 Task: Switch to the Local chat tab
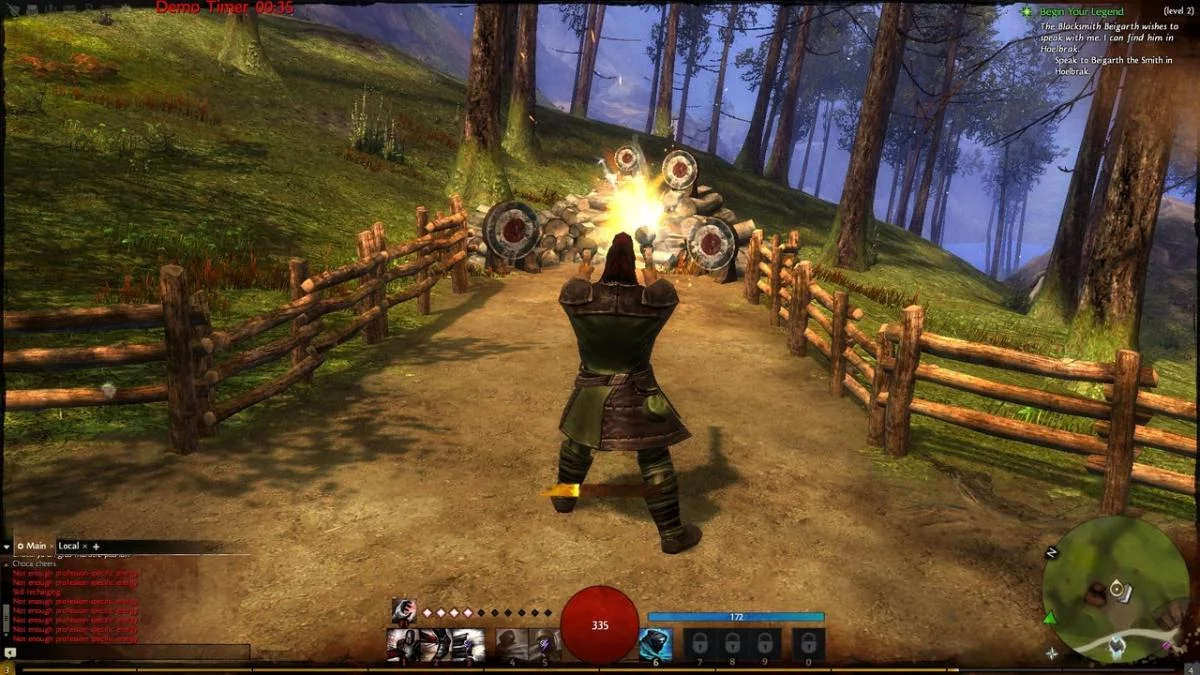(68, 546)
